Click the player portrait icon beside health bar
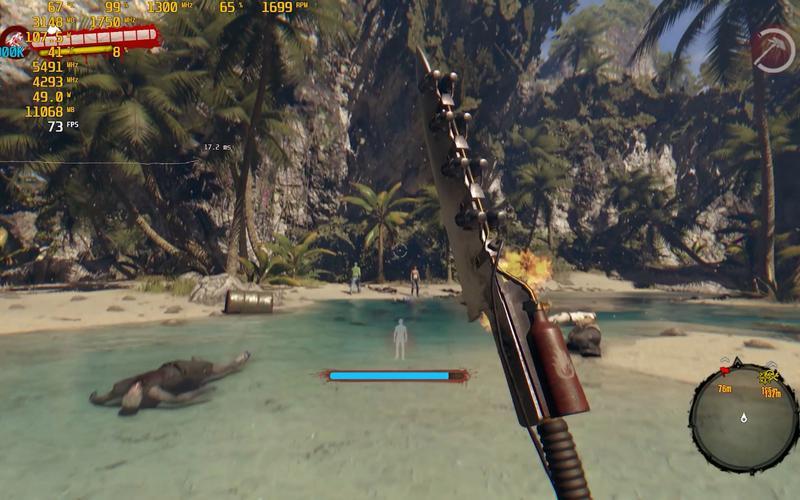This screenshot has width=800, height=500. tap(15, 40)
